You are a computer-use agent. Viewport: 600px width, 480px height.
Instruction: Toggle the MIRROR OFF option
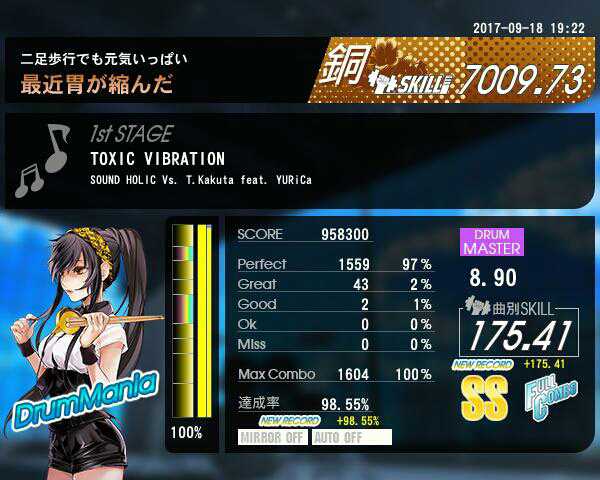click(273, 437)
